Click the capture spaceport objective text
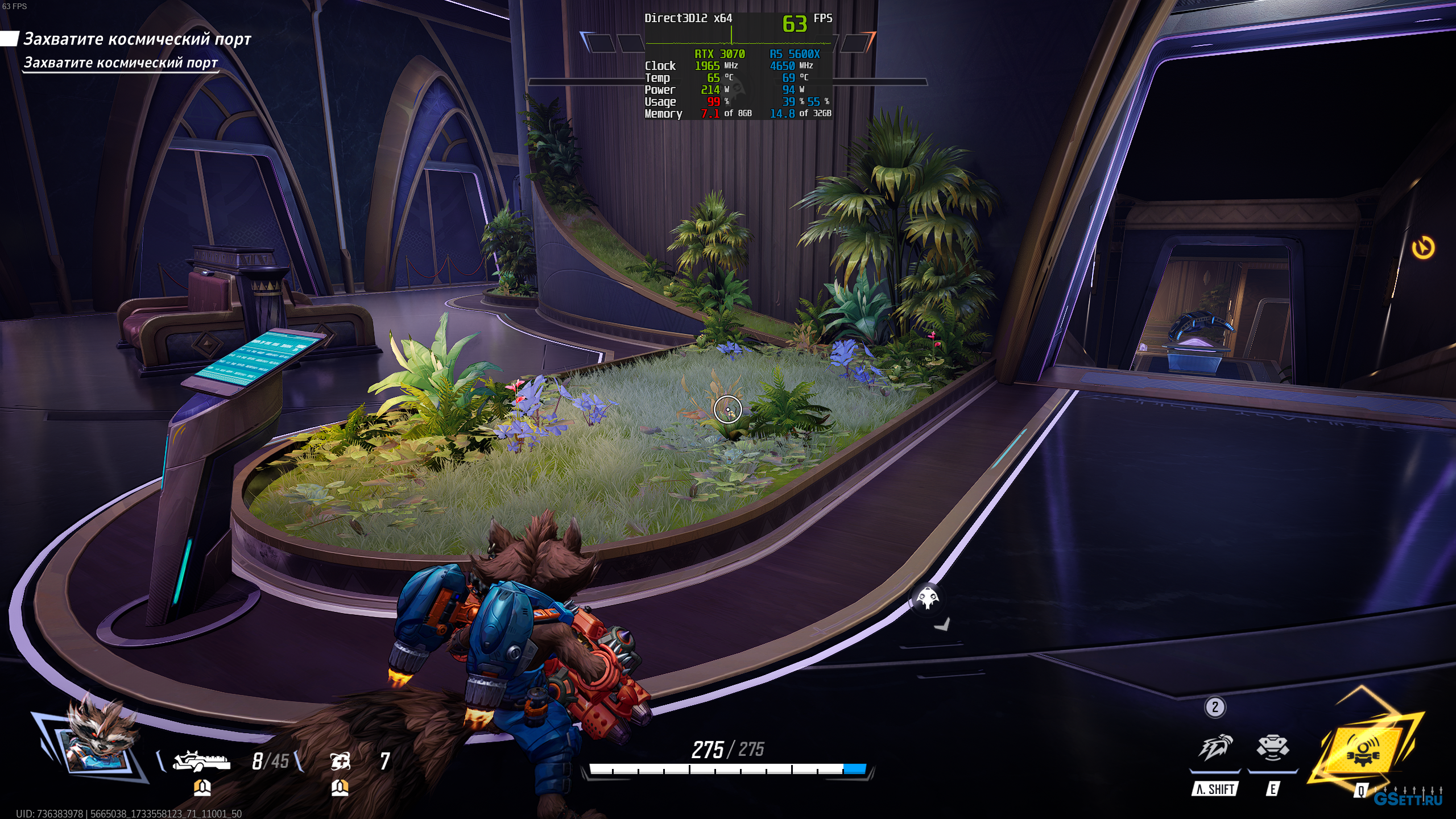This screenshot has width=1456, height=819. (x=136, y=39)
